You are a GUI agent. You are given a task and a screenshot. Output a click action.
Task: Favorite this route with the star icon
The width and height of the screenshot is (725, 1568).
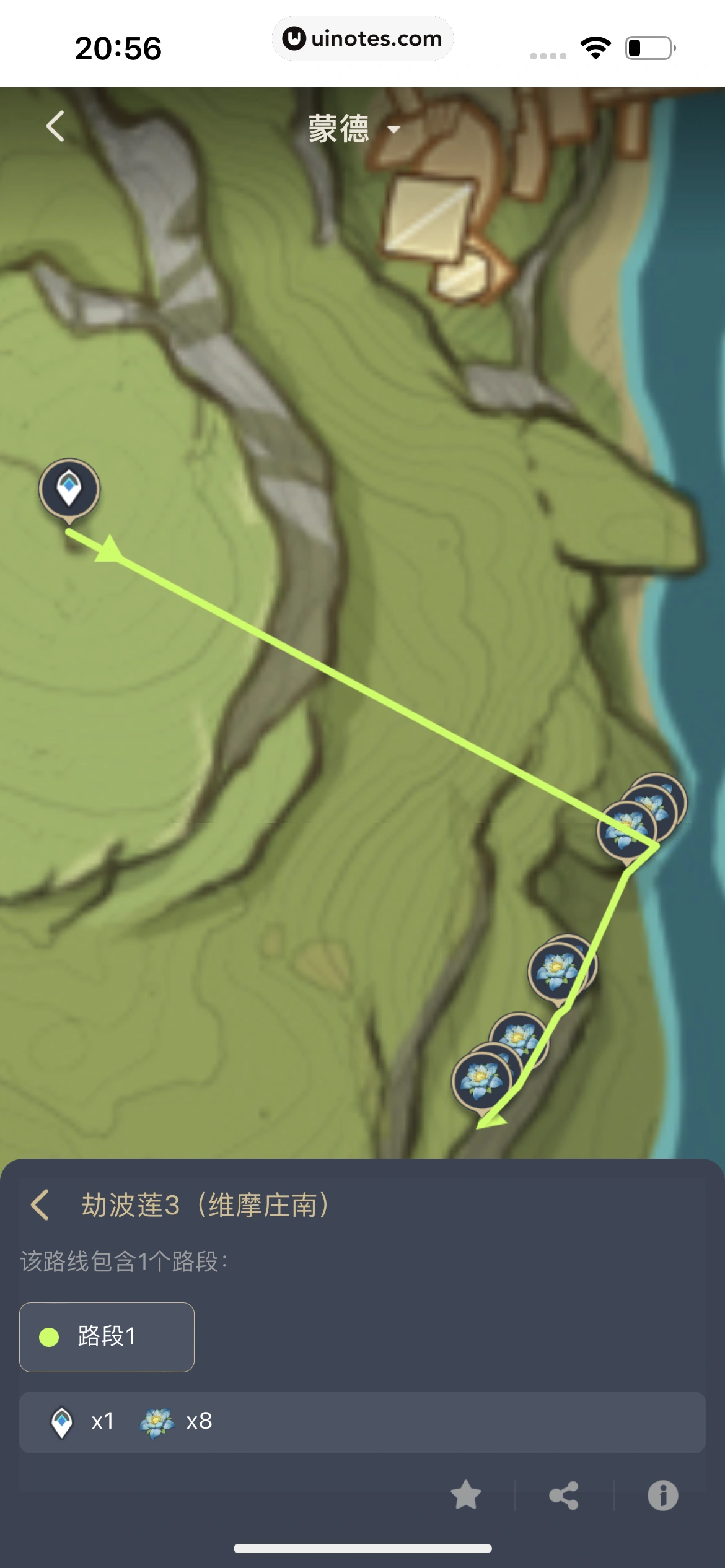coord(466,1495)
